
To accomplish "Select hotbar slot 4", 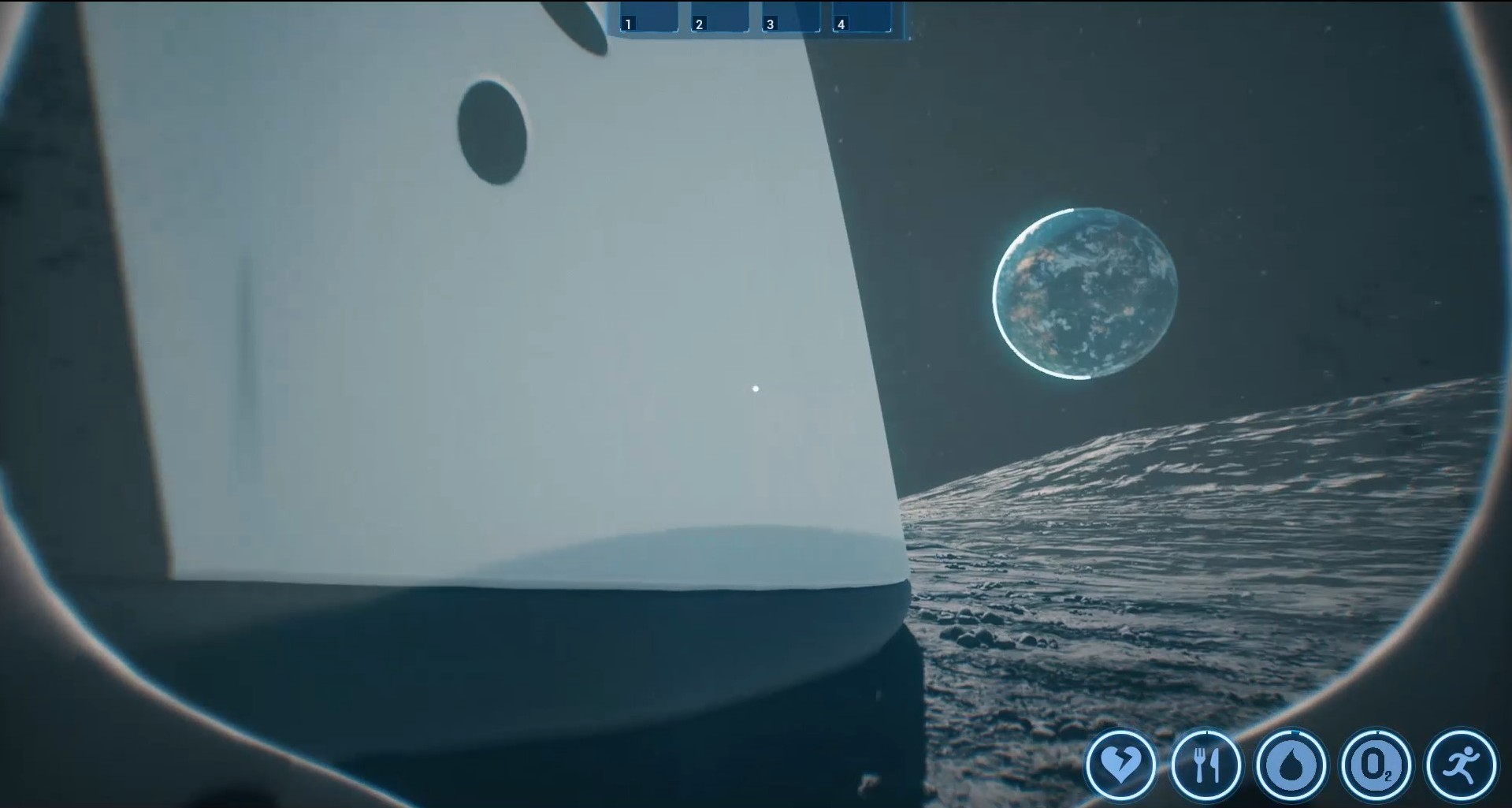I will pyautogui.click(x=863, y=17).
